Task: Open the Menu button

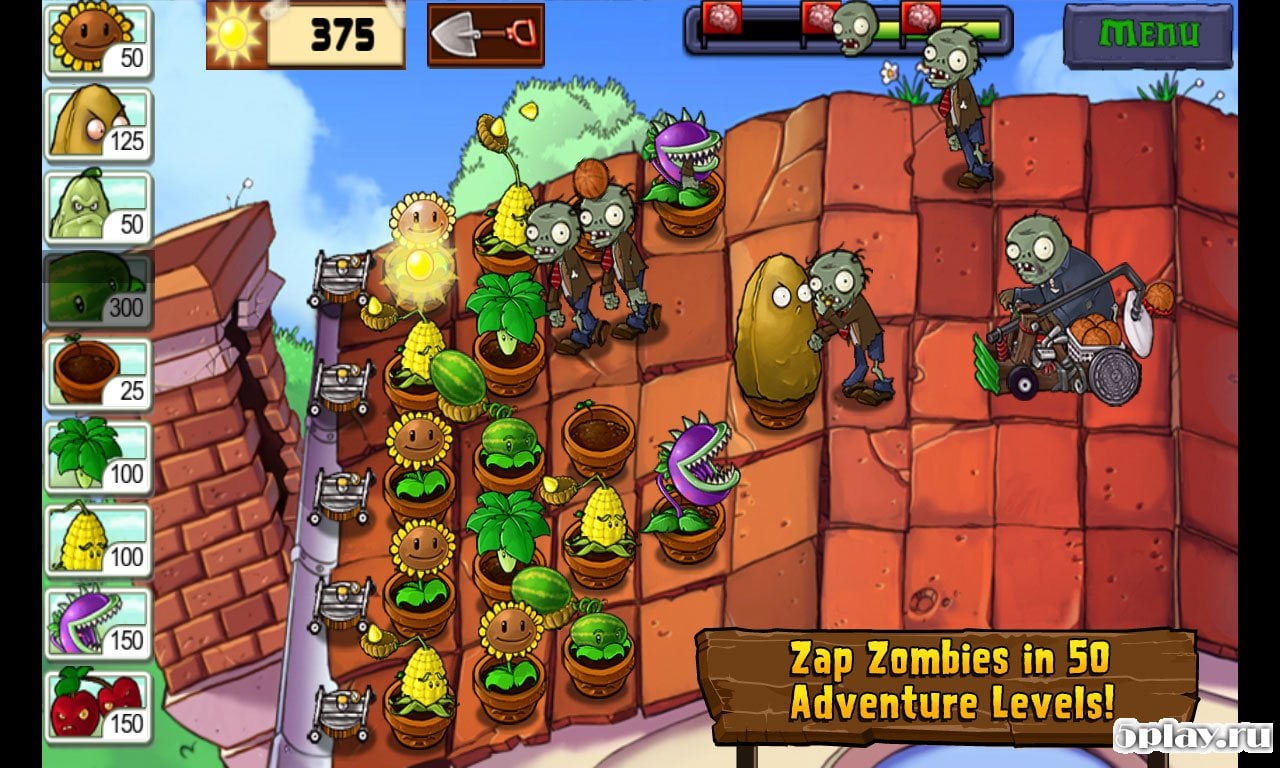Action: coord(1147,35)
